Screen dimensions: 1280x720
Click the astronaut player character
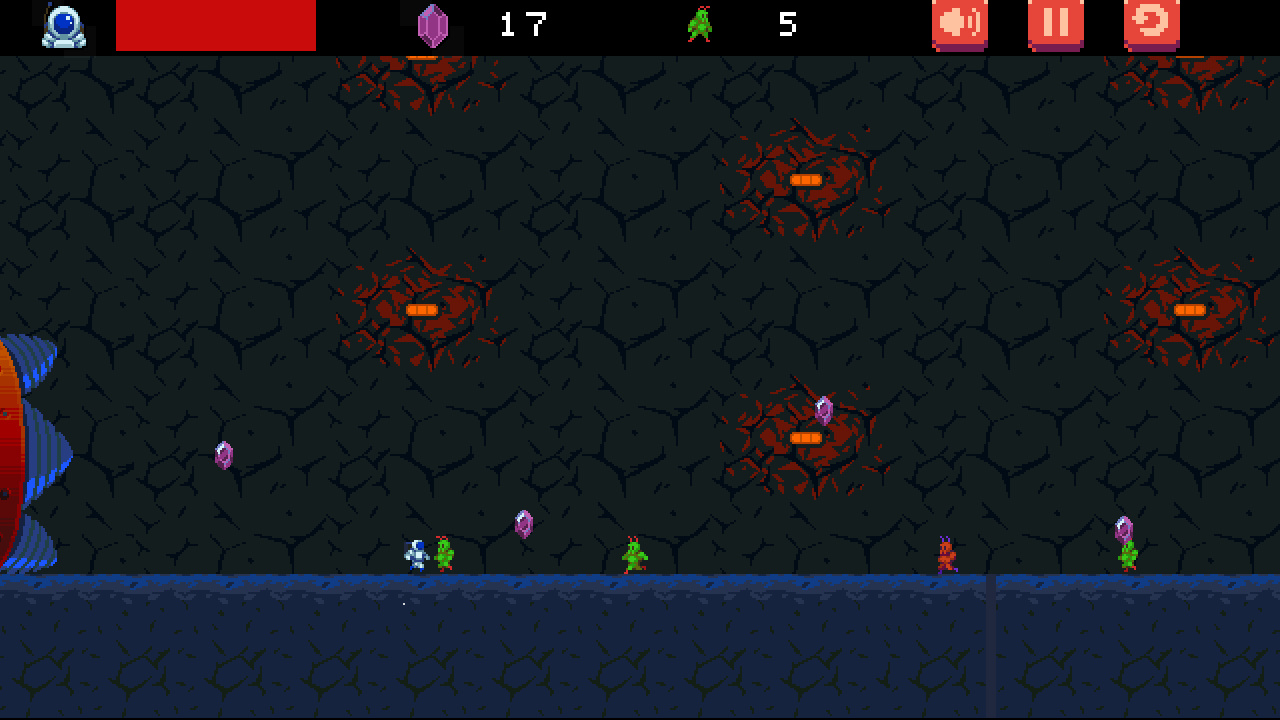pos(416,551)
